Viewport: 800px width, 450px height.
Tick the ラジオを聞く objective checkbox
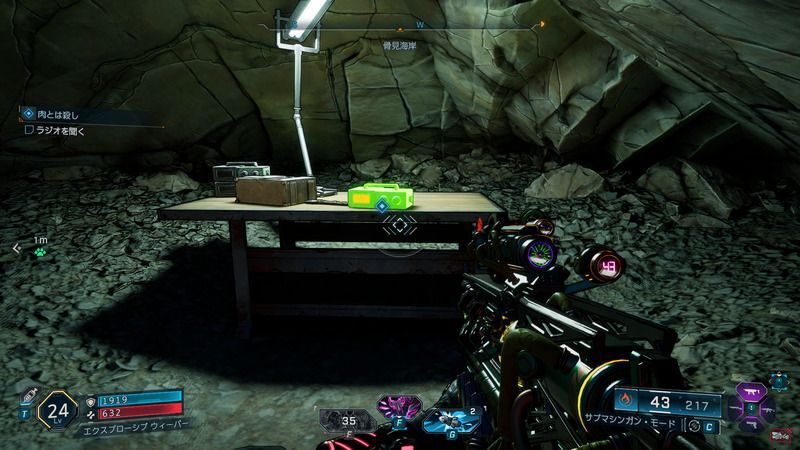point(30,128)
